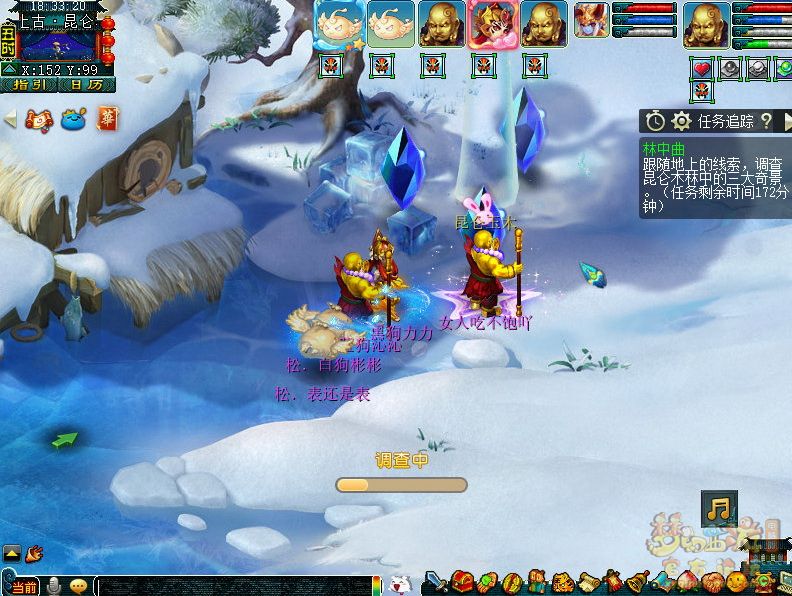792x596 pixels.
Task: Click the chat input box
Action: [x=235, y=586]
